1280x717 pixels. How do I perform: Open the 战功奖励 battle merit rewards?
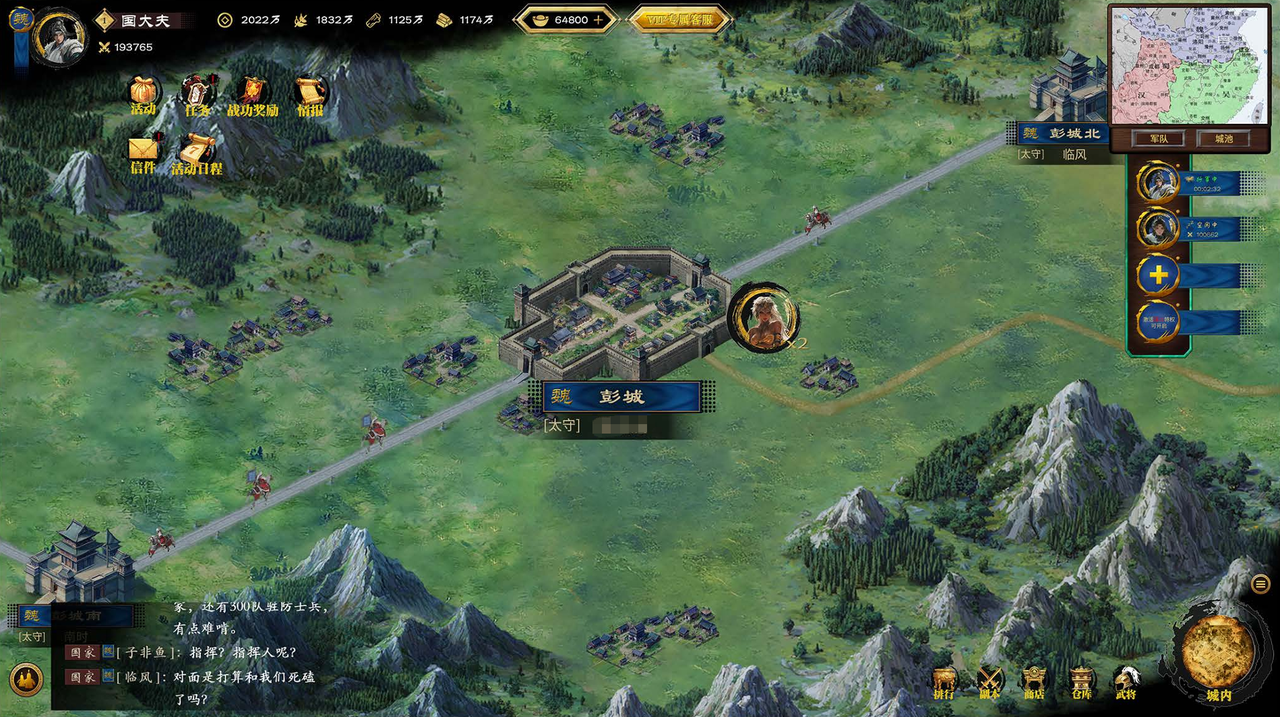click(251, 93)
